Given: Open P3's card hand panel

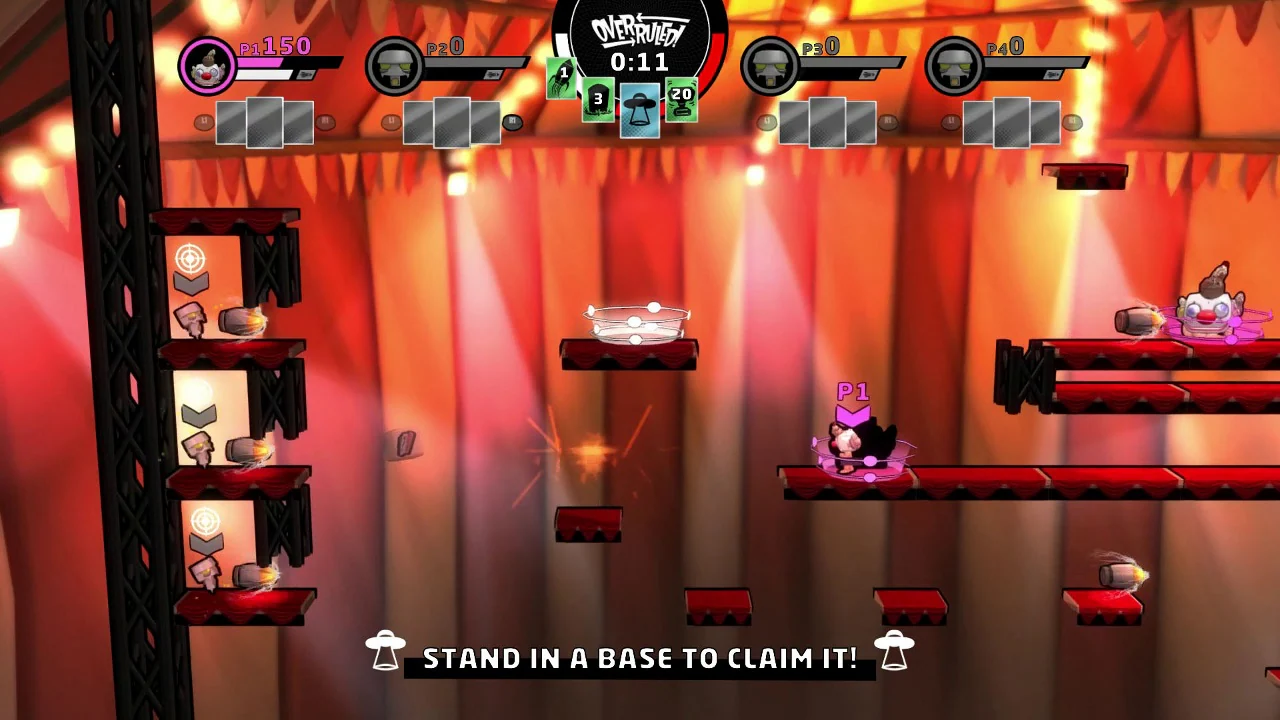Looking at the screenshot, I should point(825,120).
